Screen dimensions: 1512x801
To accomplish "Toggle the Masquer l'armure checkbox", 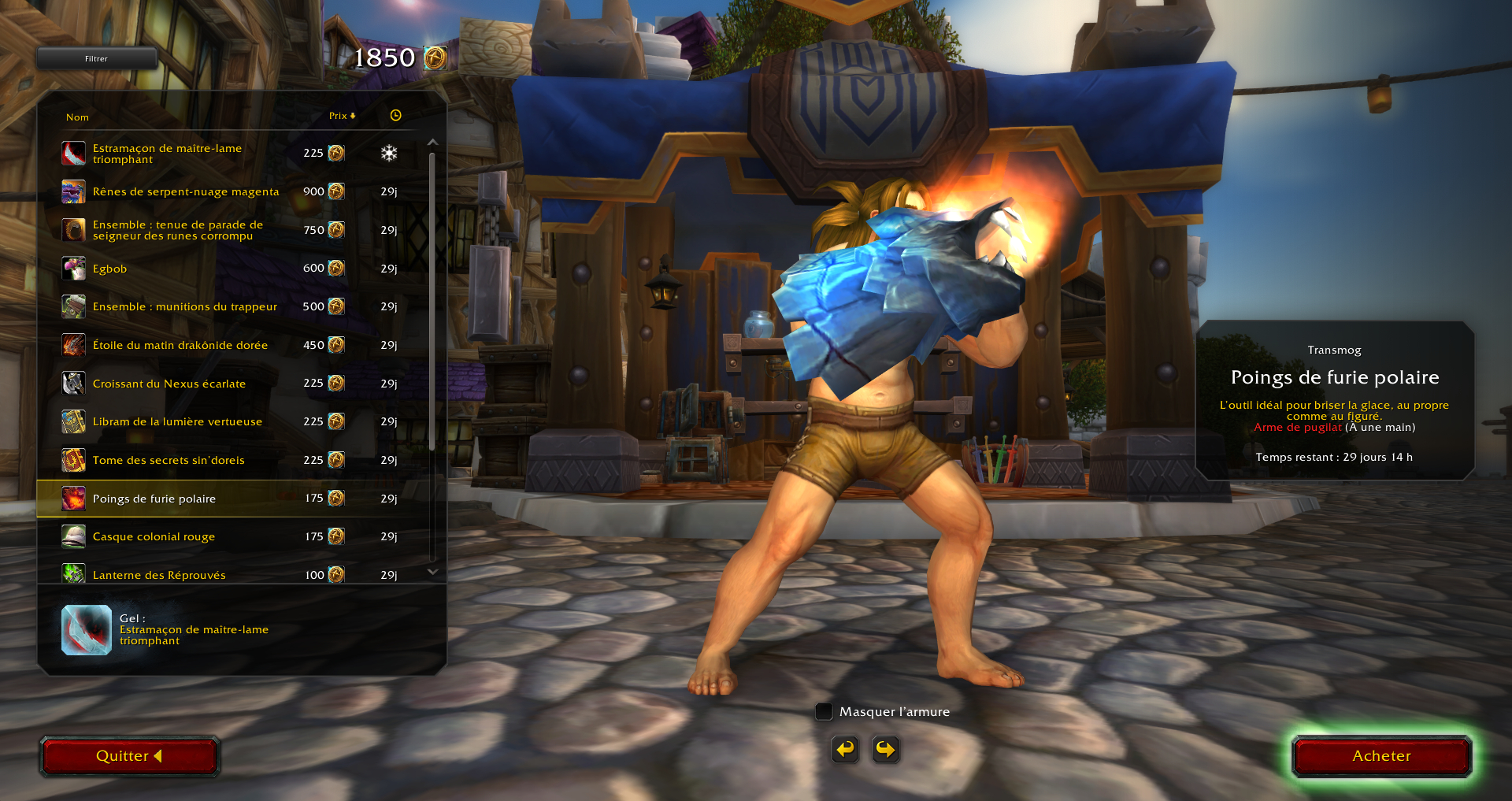I will click(x=824, y=711).
